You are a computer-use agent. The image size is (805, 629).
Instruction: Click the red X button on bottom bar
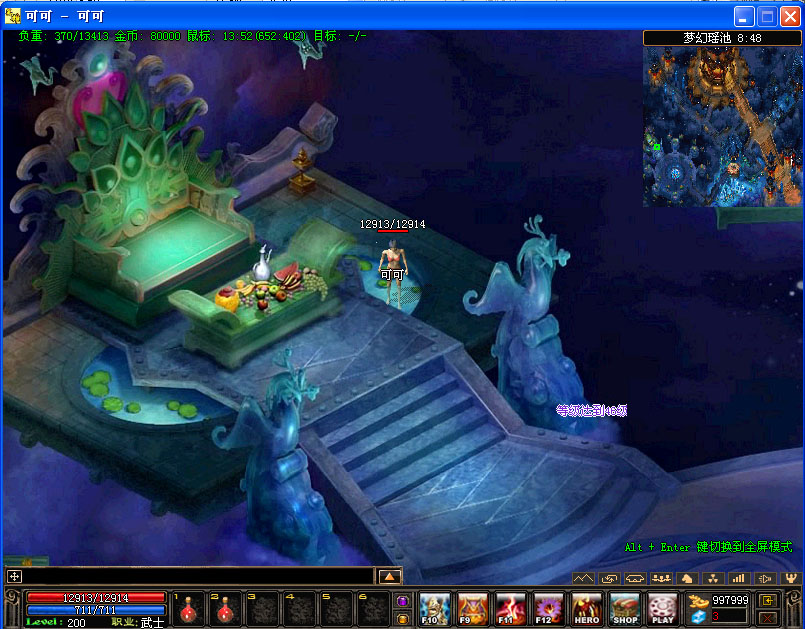pyautogui.click(x=768, y=618)
